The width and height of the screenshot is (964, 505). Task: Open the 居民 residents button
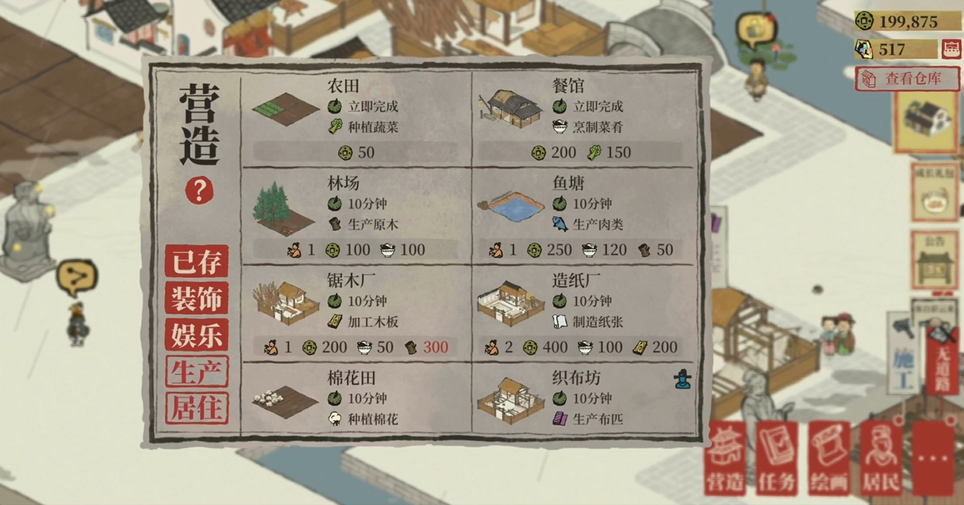pos(882,459)
